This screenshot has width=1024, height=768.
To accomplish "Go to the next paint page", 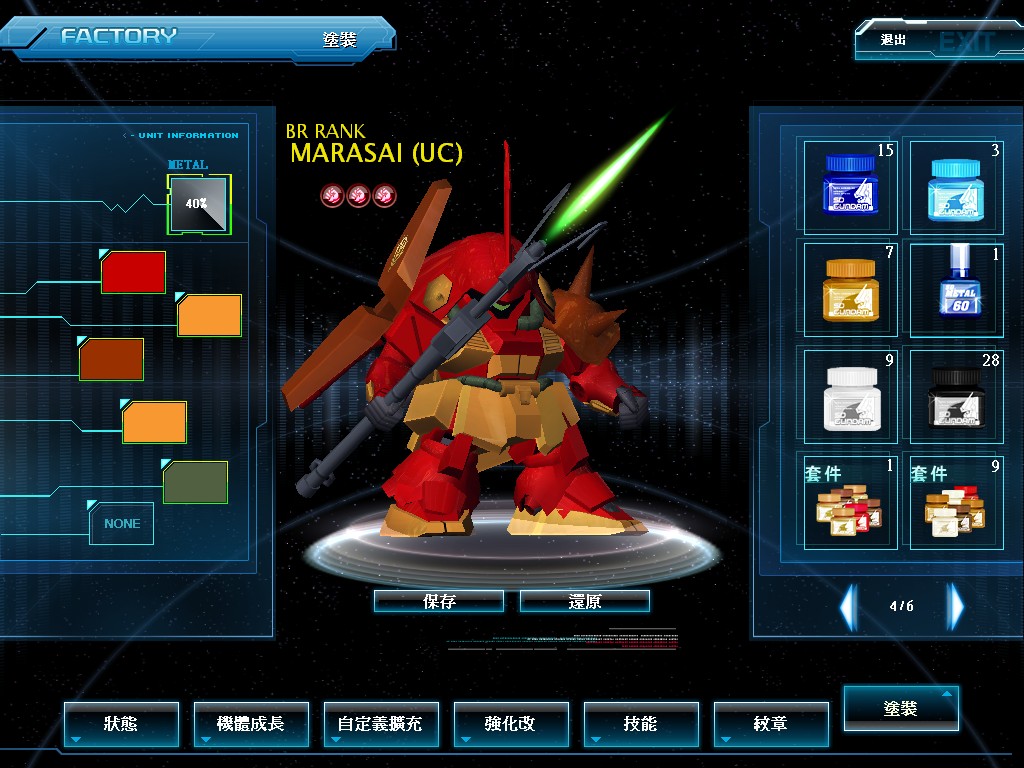I will pyautogui.click(x=956, y=606).
